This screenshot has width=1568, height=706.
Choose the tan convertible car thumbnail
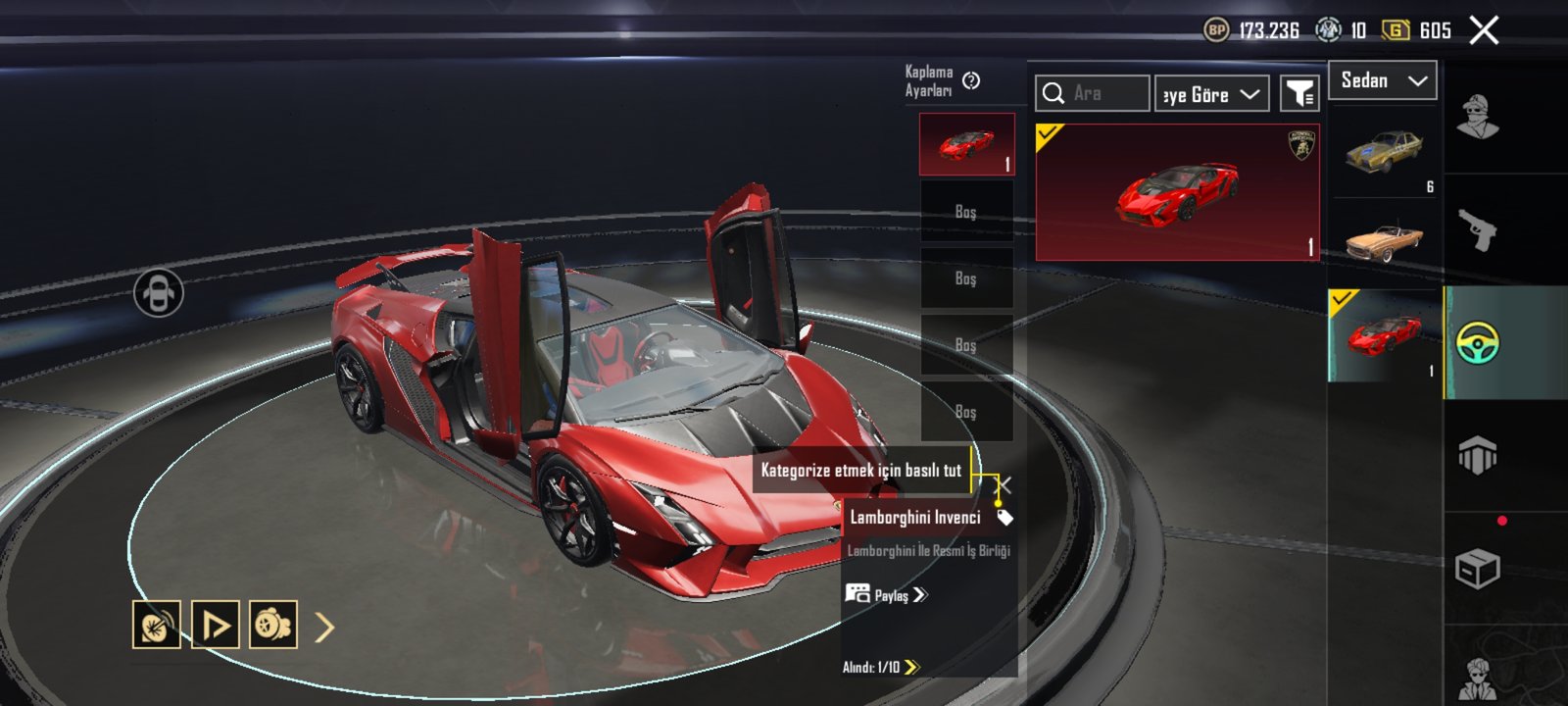click(x=1383, y=242)
